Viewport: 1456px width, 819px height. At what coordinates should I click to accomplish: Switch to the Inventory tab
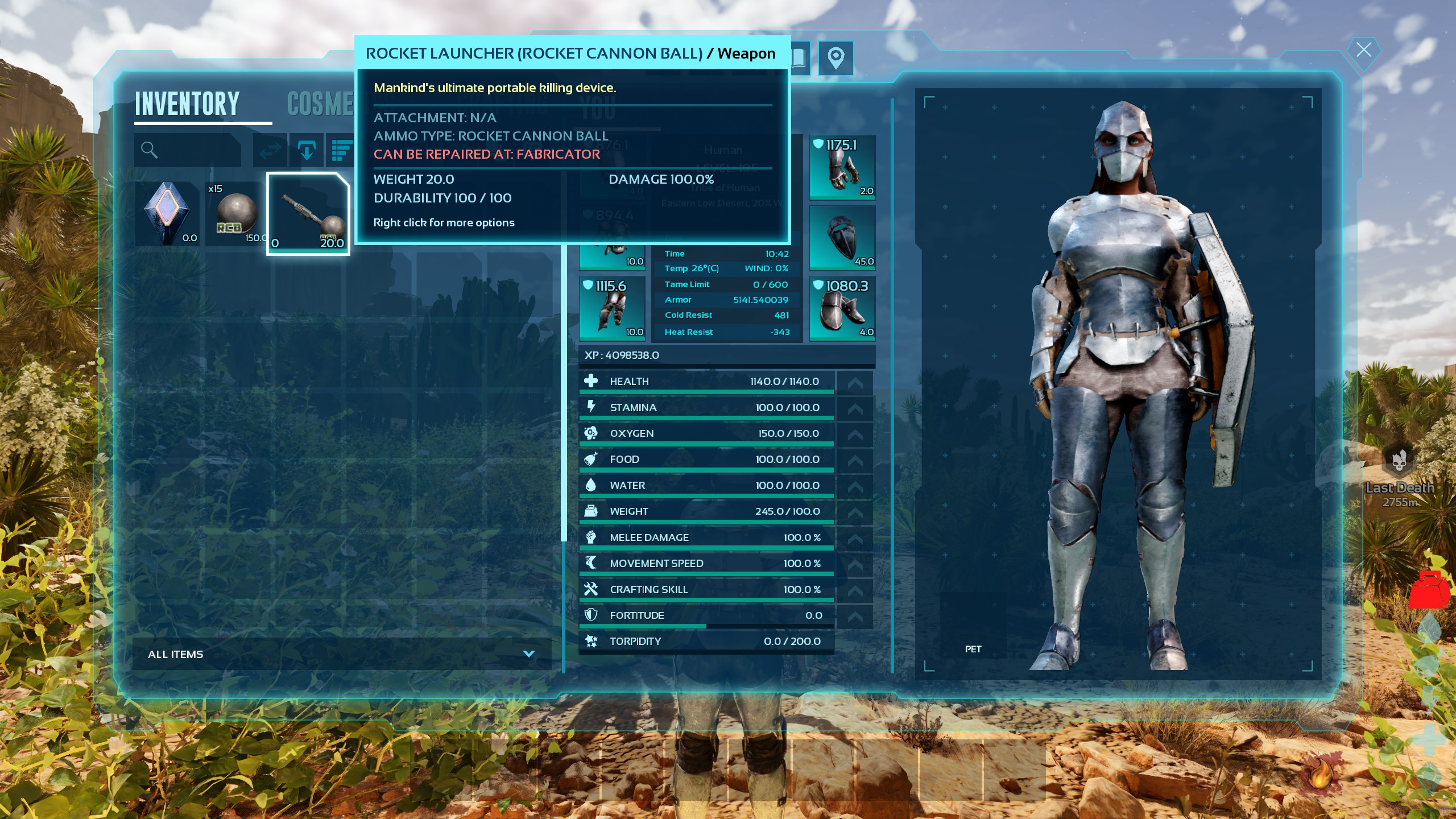[187, 104]
